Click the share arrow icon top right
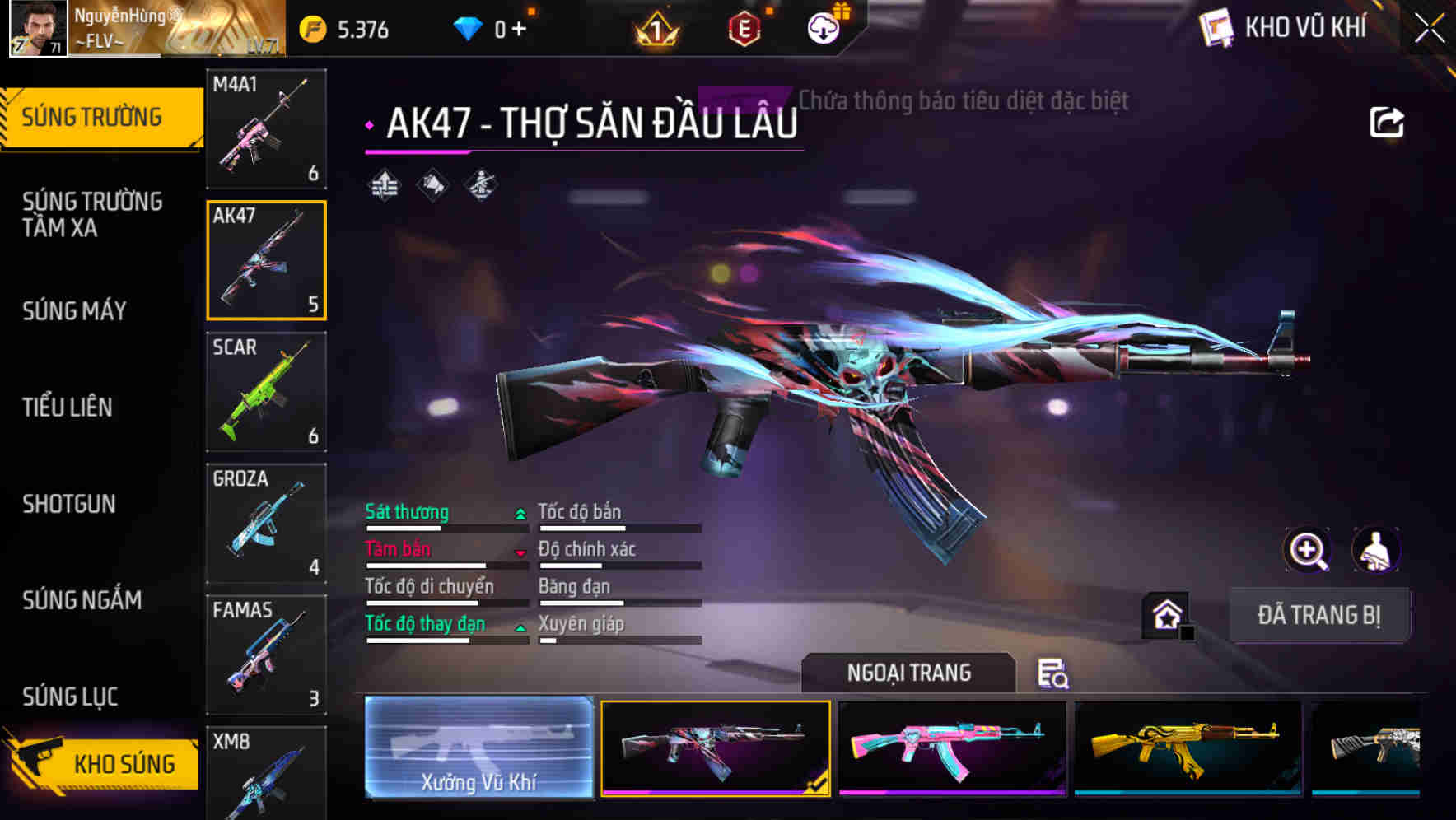The width and height of the screenshot is (1456, 820). tap(1388, 121)
